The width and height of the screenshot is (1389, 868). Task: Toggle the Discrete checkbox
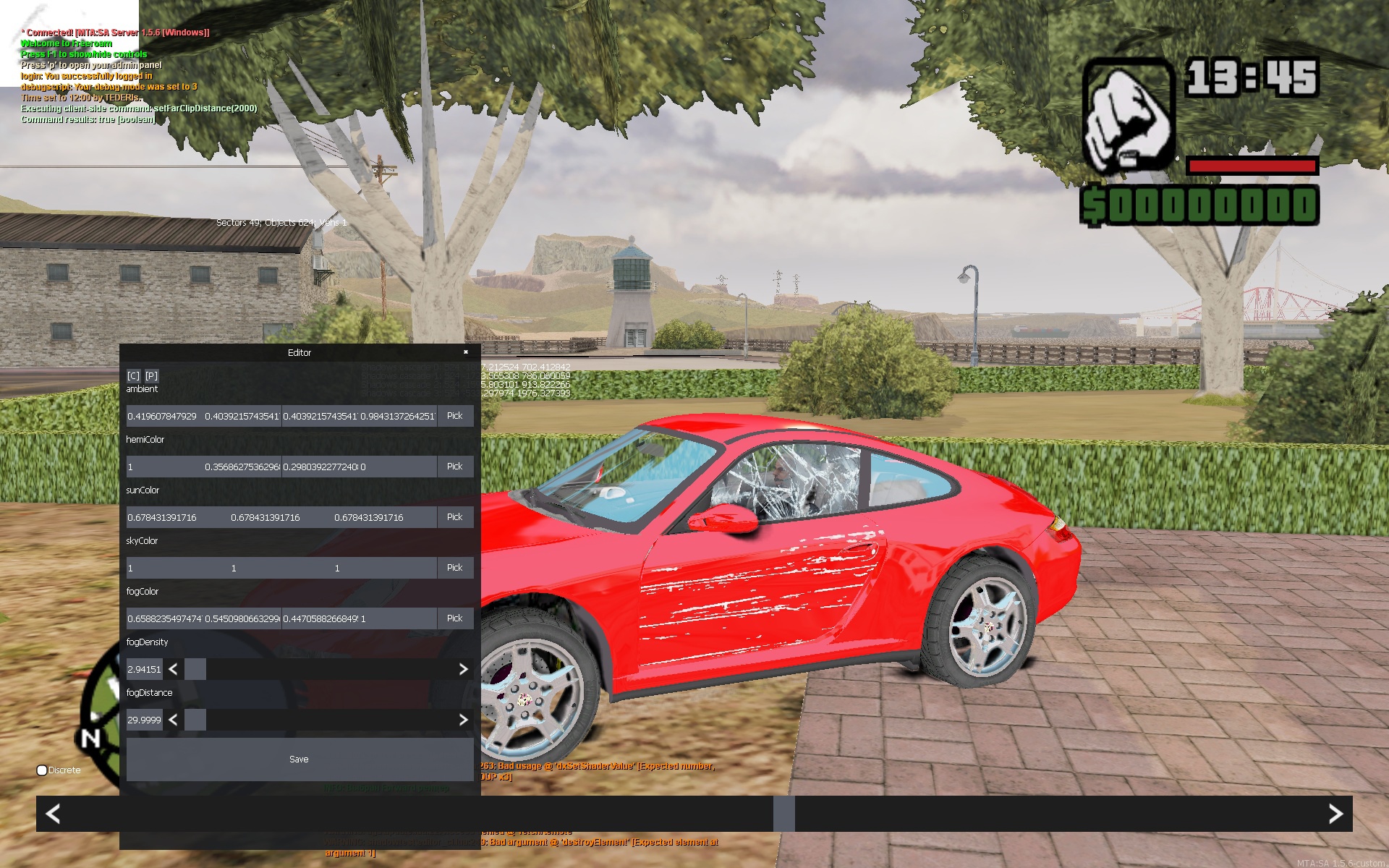coord(42,770)
